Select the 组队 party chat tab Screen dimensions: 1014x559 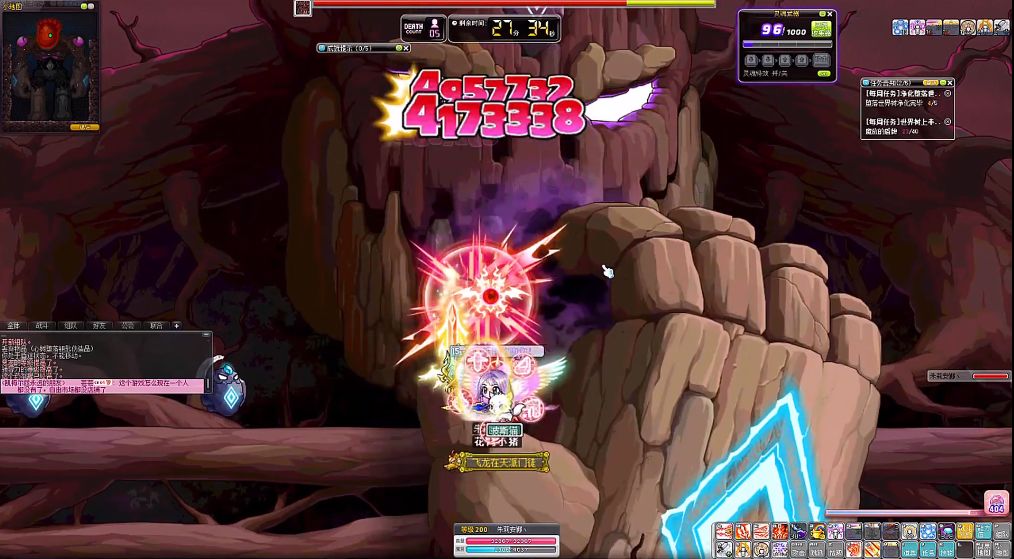tap(70, 325)
